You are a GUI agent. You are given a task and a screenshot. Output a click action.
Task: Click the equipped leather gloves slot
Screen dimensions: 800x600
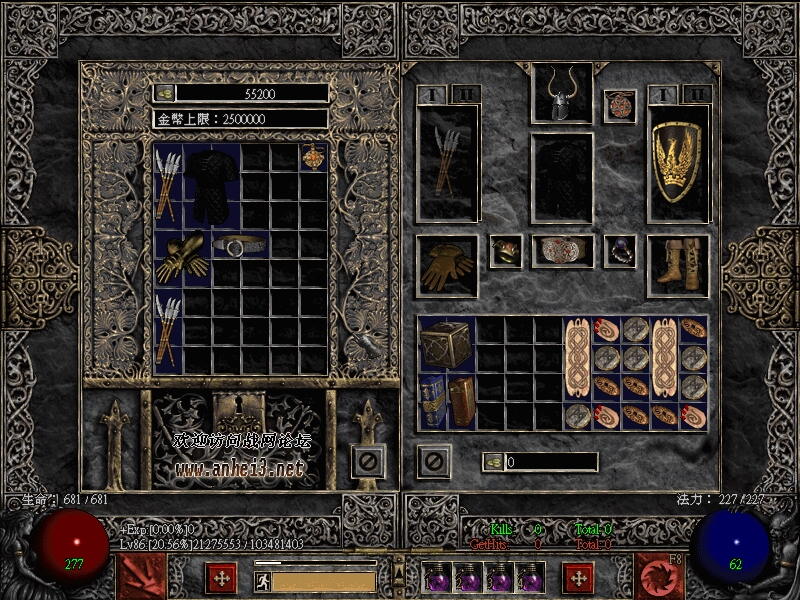pyautogui.click(x=447, y=265)
